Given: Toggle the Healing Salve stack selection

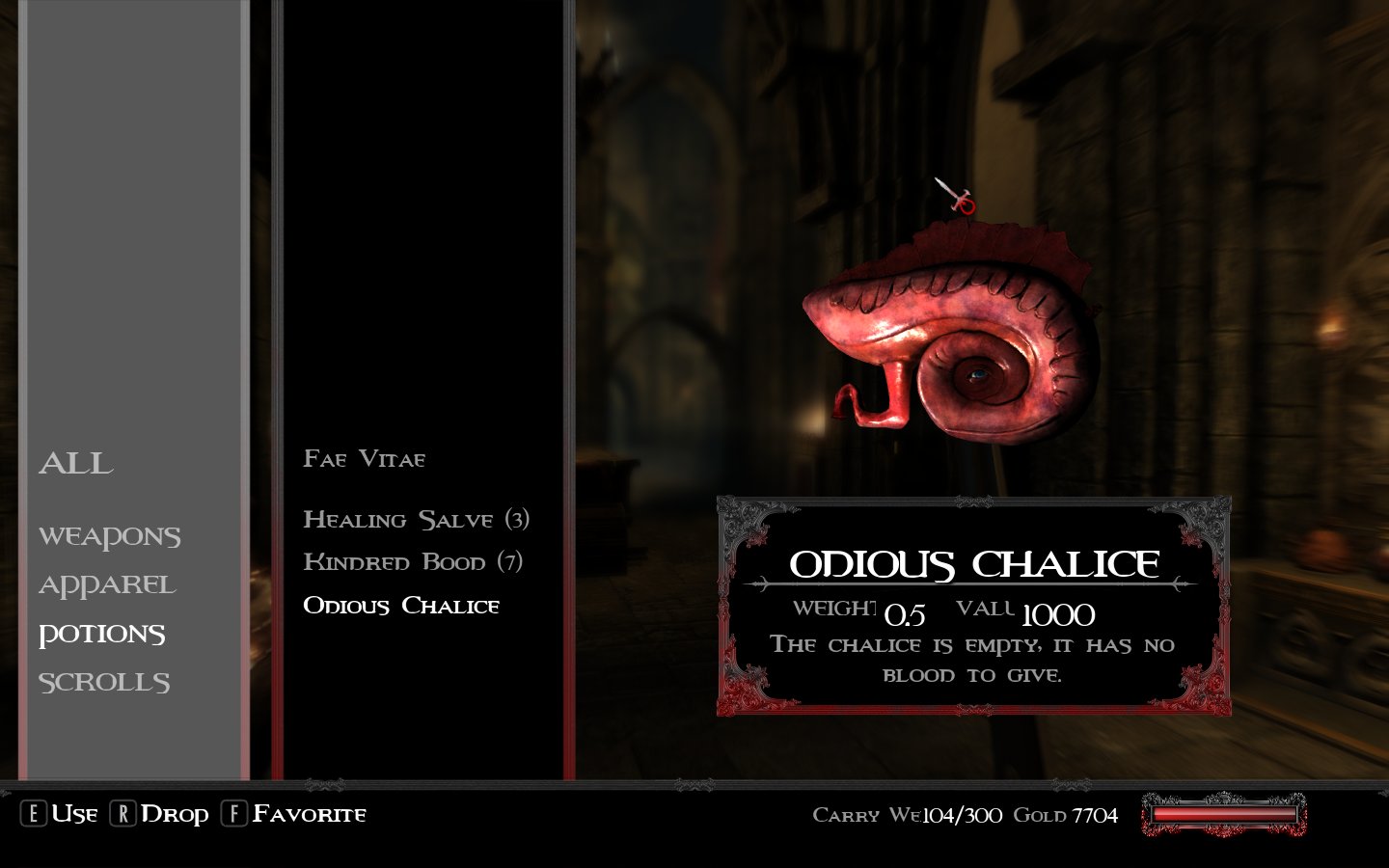Looking at the screenshot, I should click(416, 519).
